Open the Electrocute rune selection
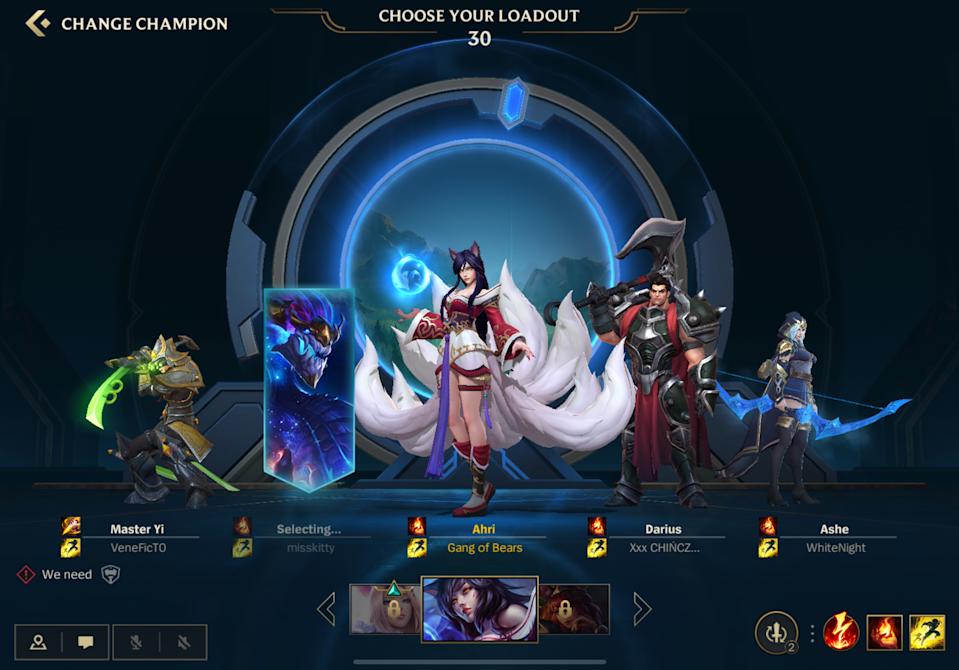This screenshot has width=959, height=670. (841, 632)
